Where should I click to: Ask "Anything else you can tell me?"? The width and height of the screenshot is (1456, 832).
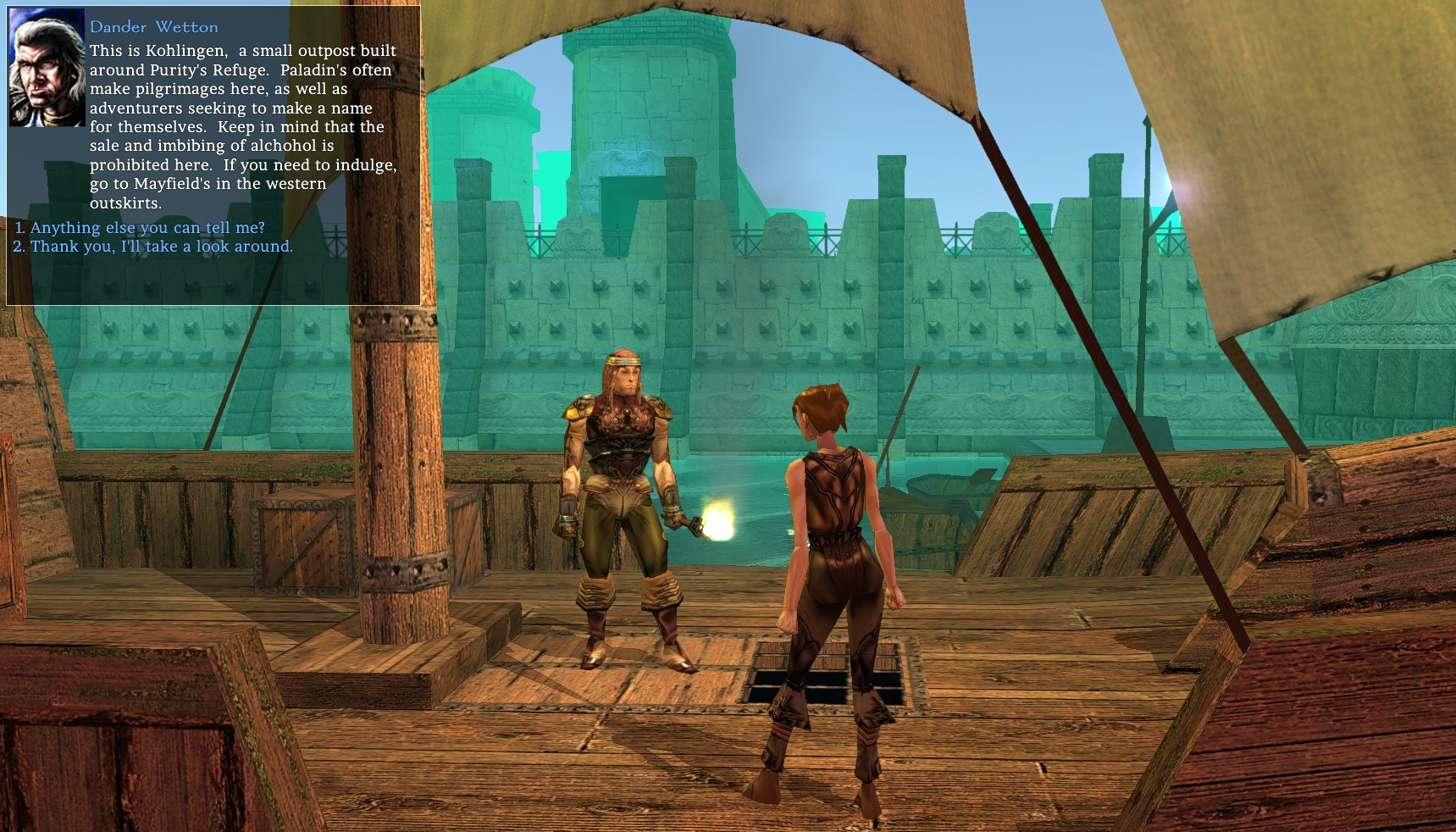point(147,228)
